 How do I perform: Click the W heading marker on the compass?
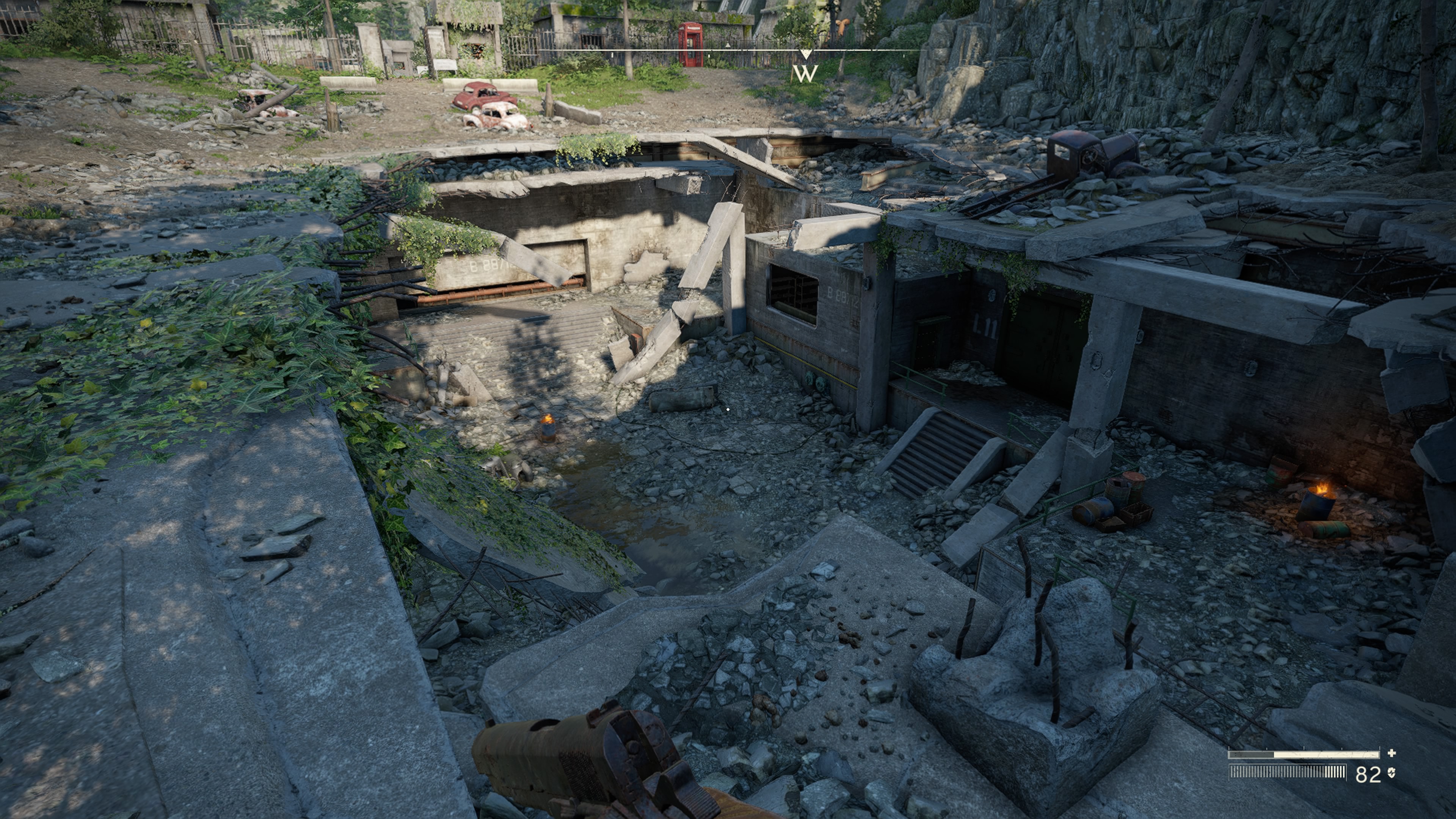(805, 74)
